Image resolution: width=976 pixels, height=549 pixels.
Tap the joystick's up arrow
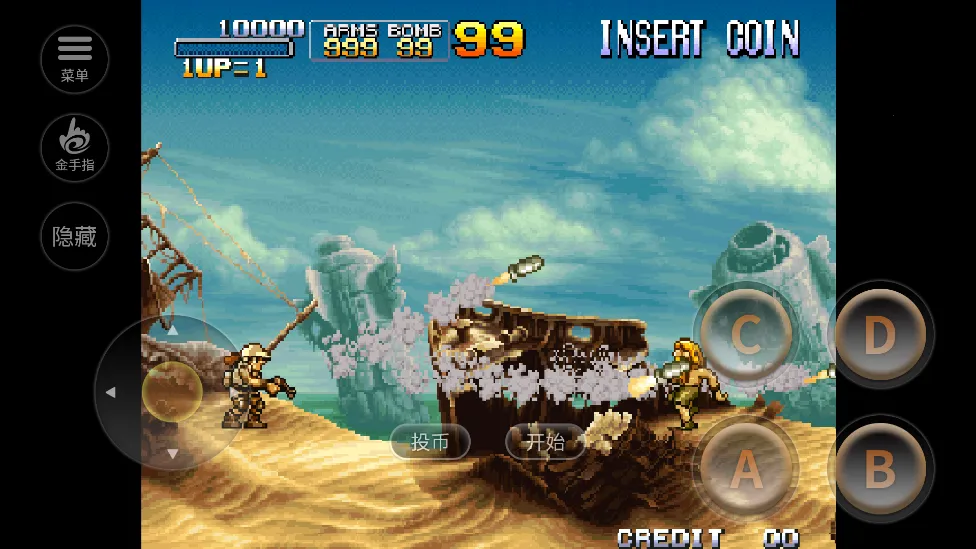click(x=172, y=330)
